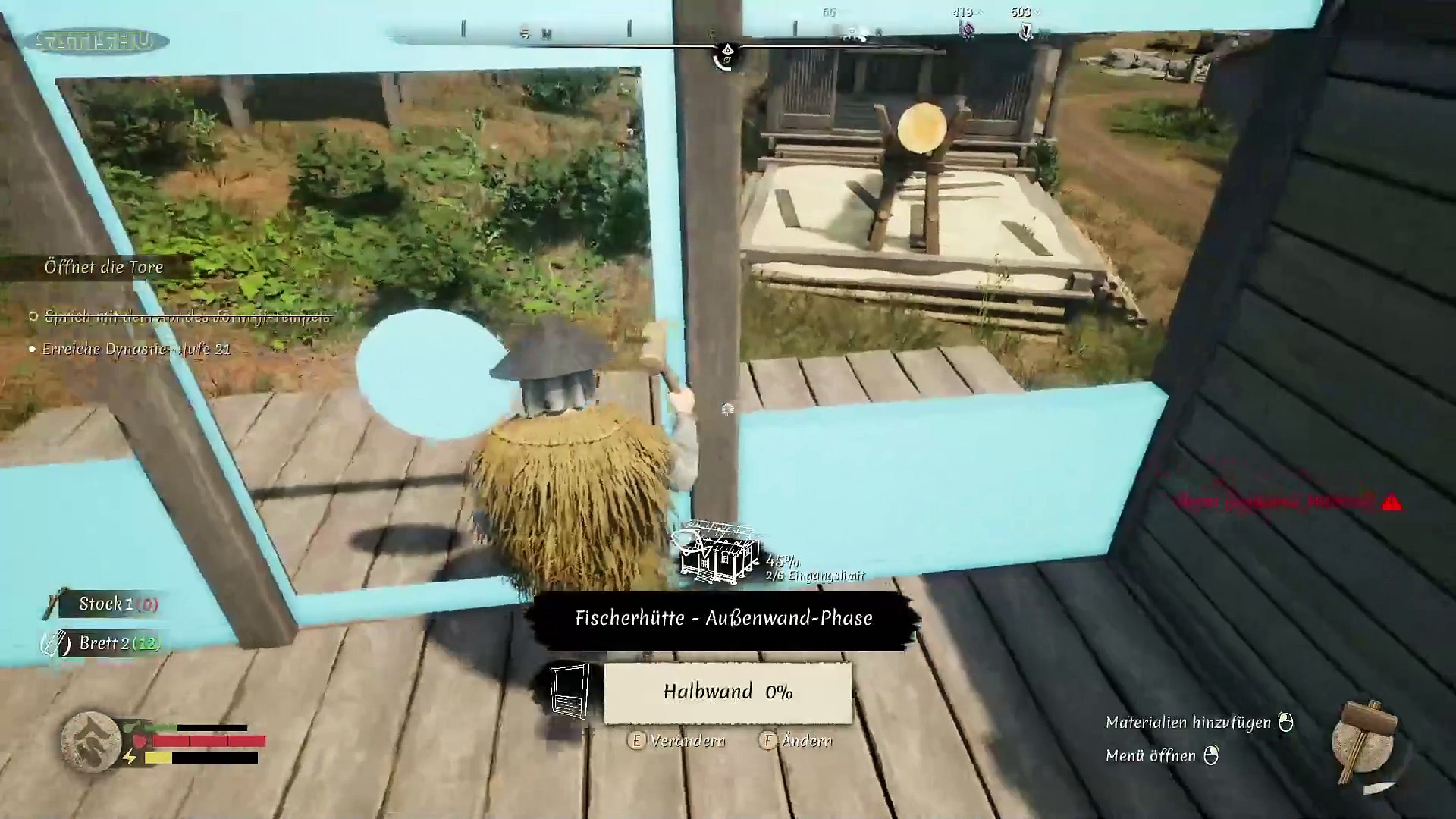Click the Erreiche Dynastiestufe 21 objective
This screenshot has width=1456, height=819.
(136, 350)
